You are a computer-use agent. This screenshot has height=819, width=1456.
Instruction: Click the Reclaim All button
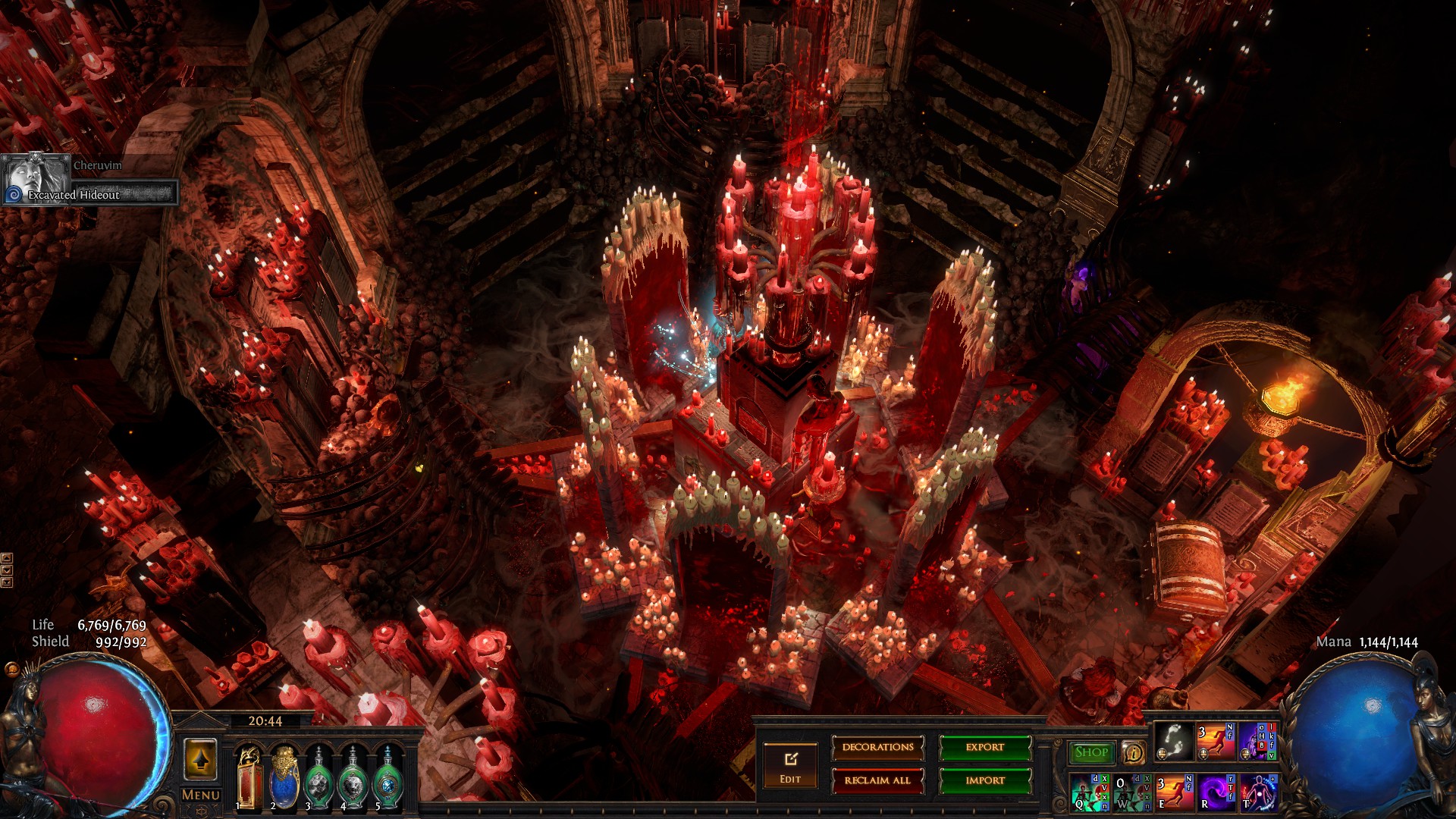877,780
